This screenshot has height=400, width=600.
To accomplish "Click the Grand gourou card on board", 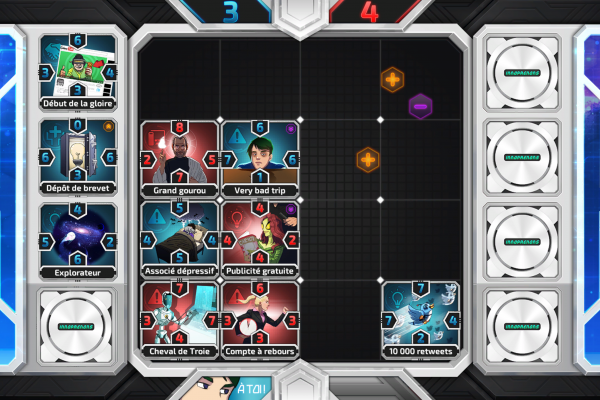I will (x=180, y=158).
